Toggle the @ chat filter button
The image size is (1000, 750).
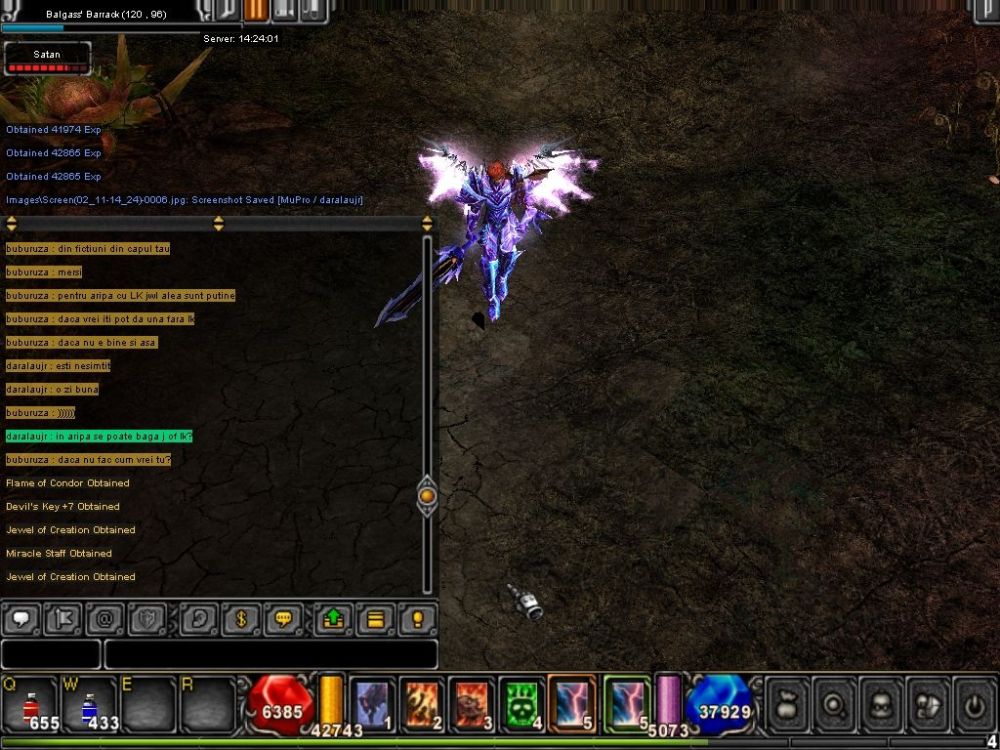click(x=105, y=620)
